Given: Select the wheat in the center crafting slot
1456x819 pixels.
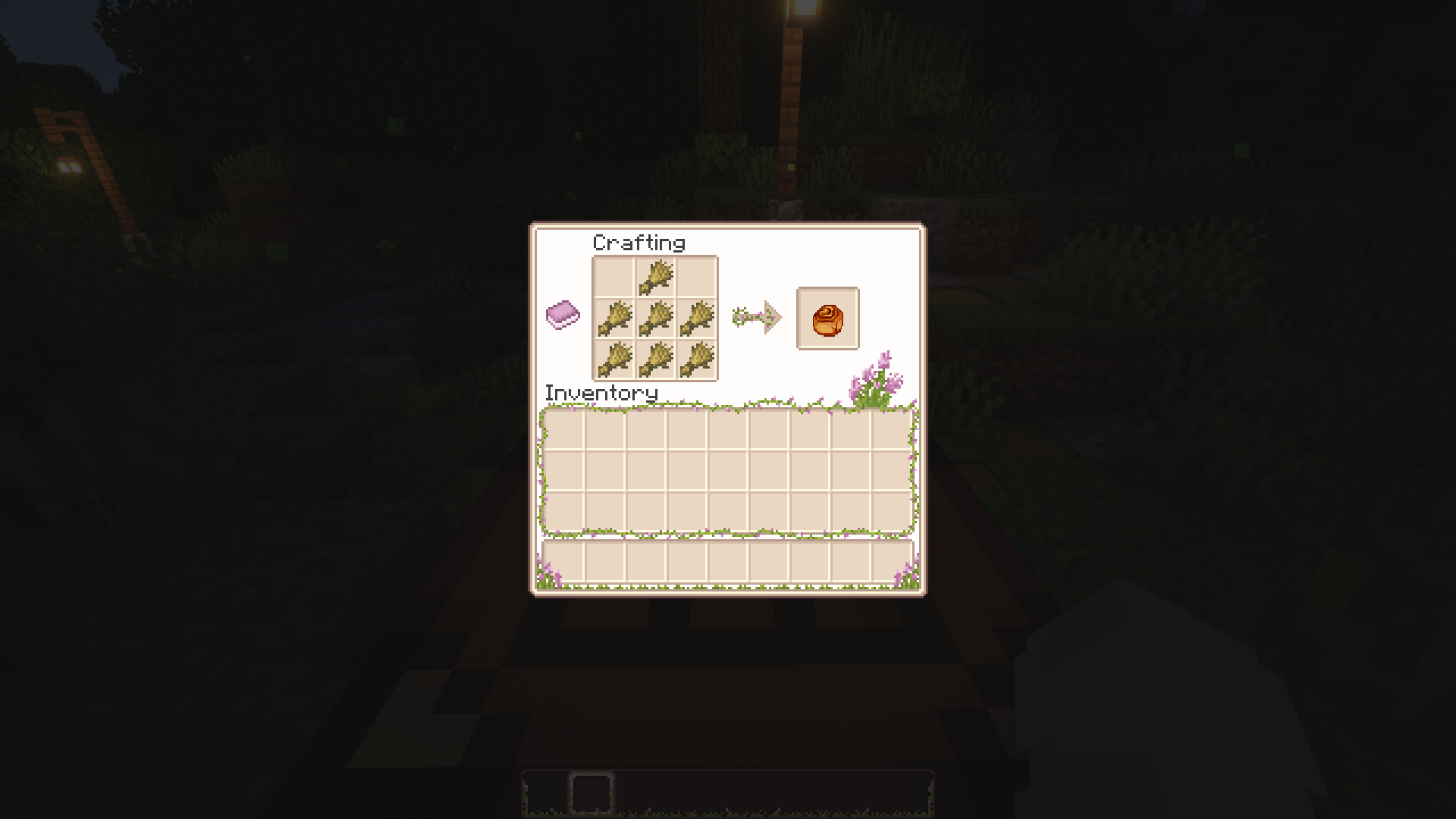Looking at the screenshot, I should point(654,316).
